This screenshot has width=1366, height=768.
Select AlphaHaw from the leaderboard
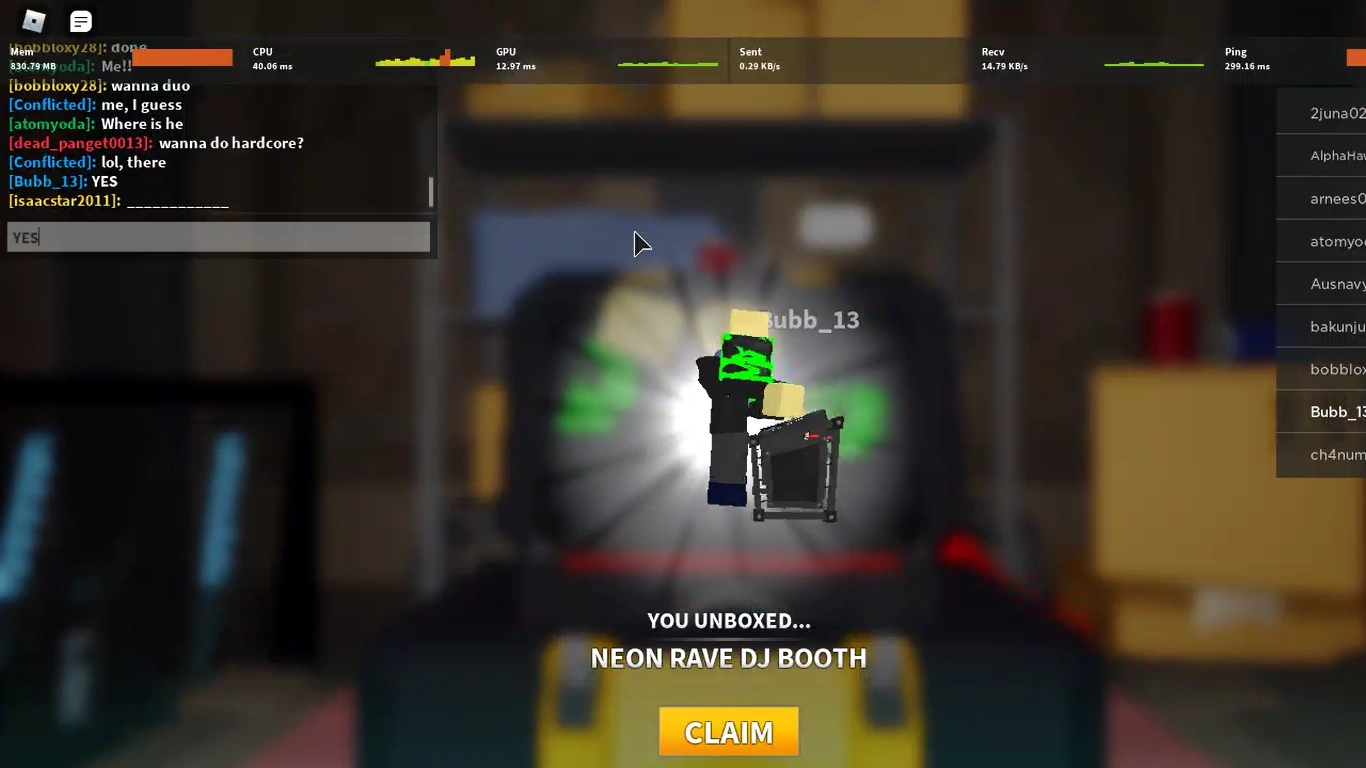[1337, 155]
